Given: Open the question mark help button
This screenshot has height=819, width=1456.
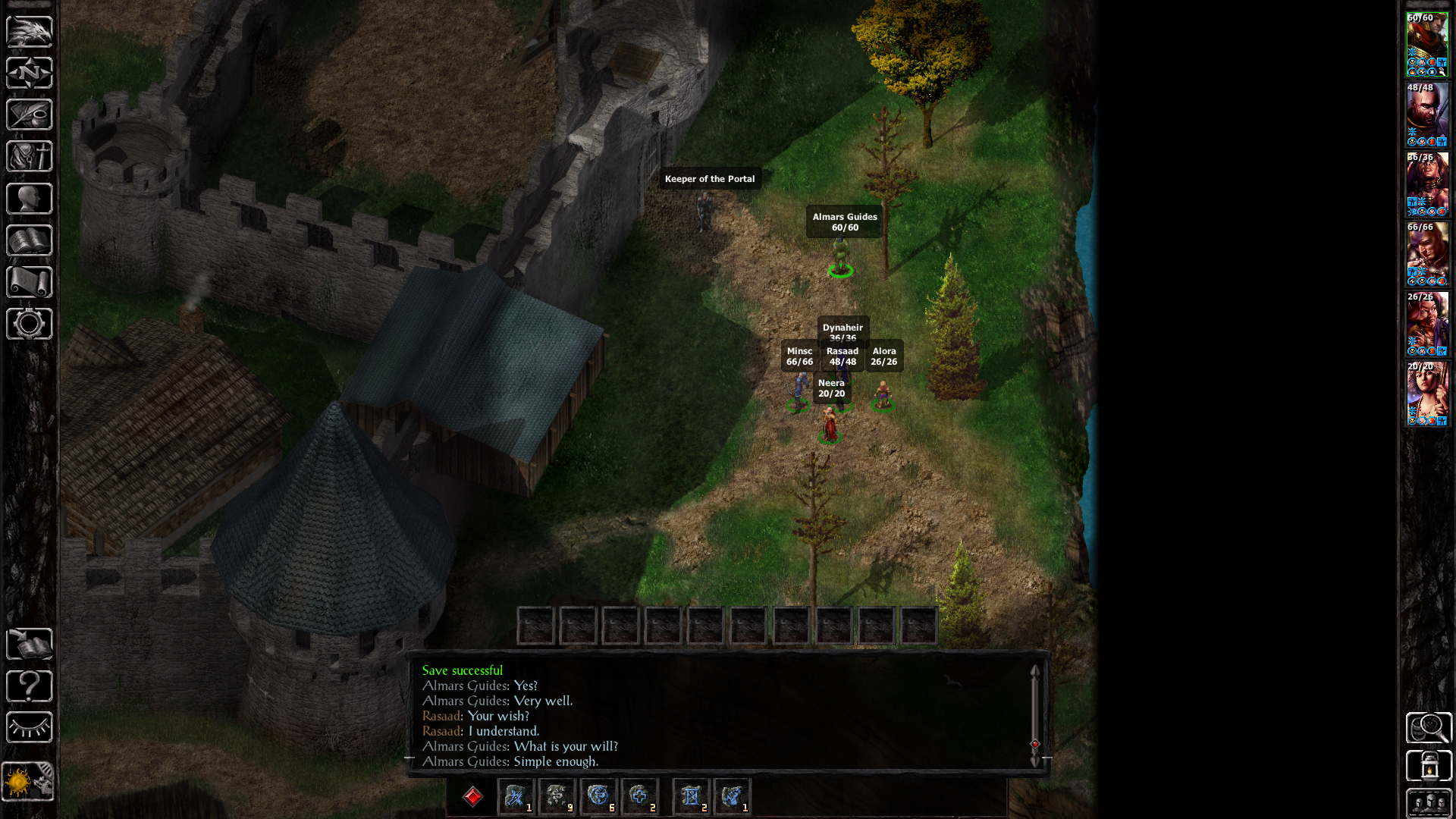Looking at the screenshot, I should coord(29,686).
